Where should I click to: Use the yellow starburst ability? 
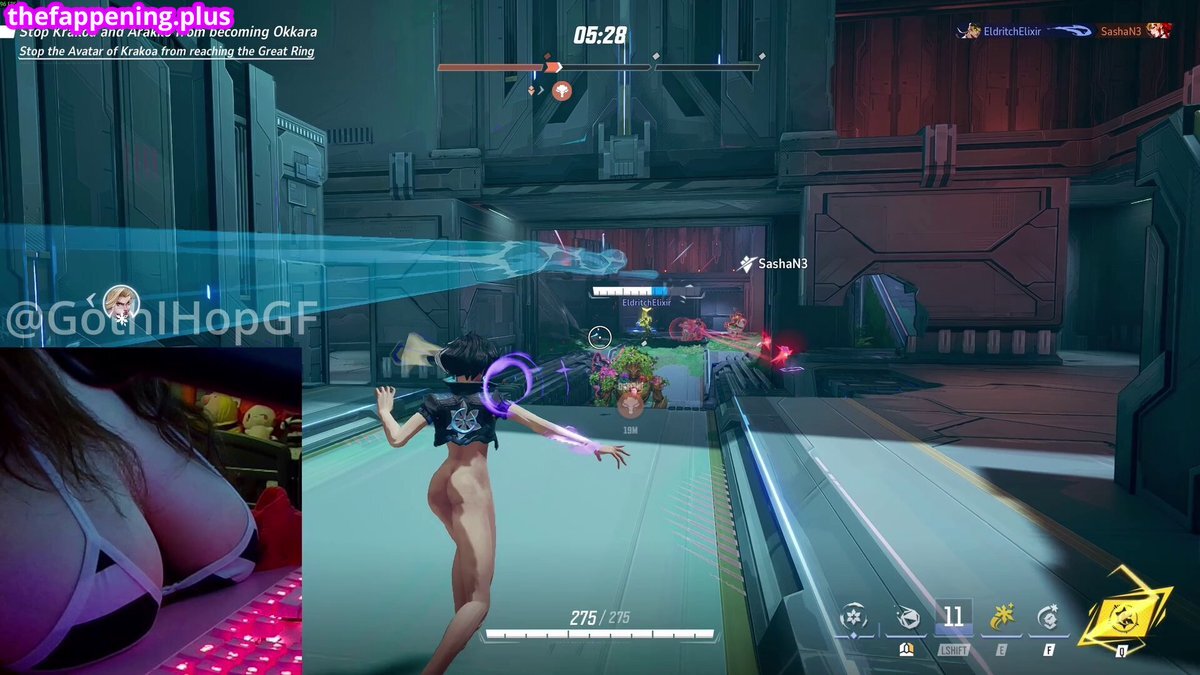[x=1002, y=618]
